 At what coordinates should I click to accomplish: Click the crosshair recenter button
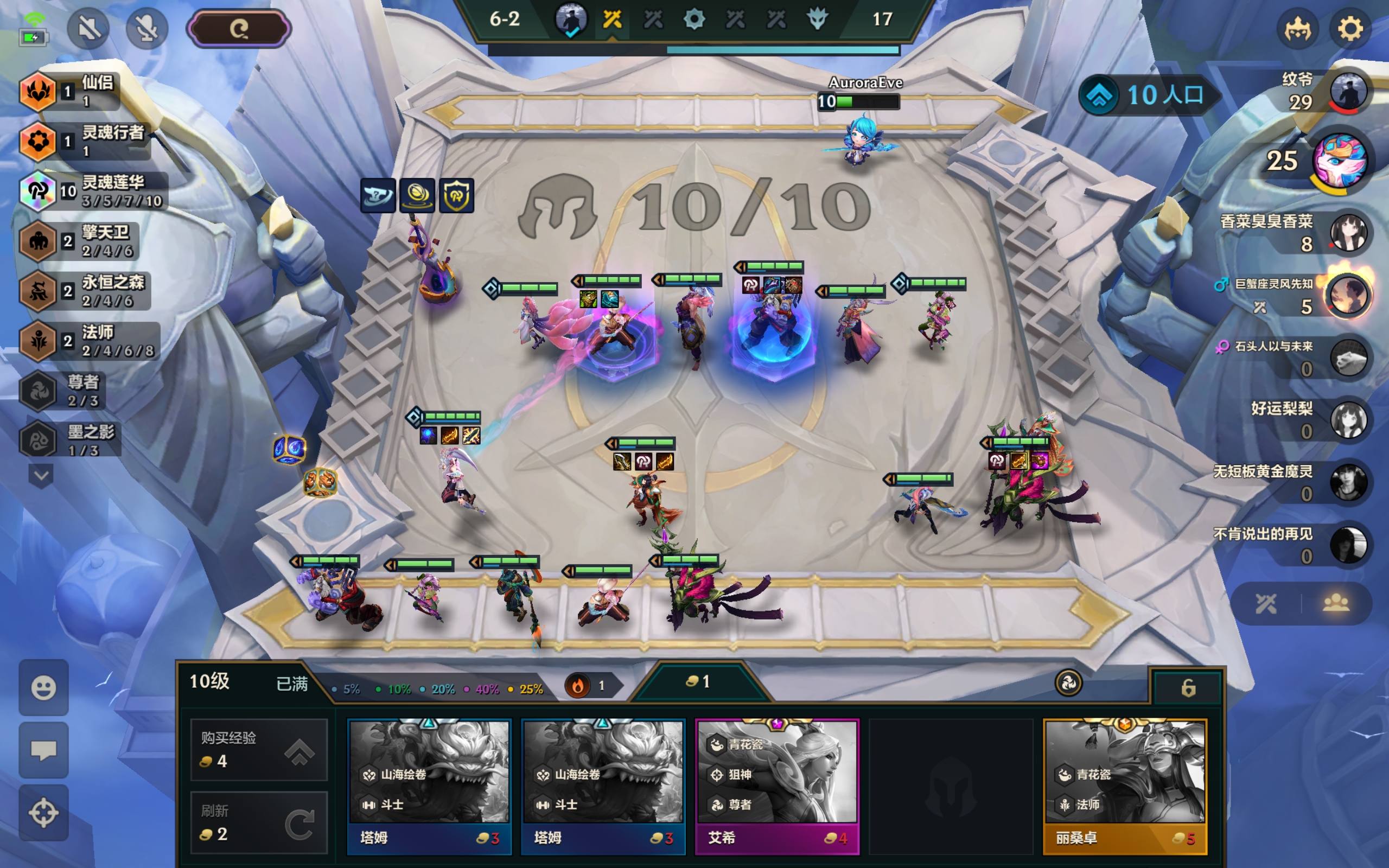pyautogui.click(x=43, y=812)
